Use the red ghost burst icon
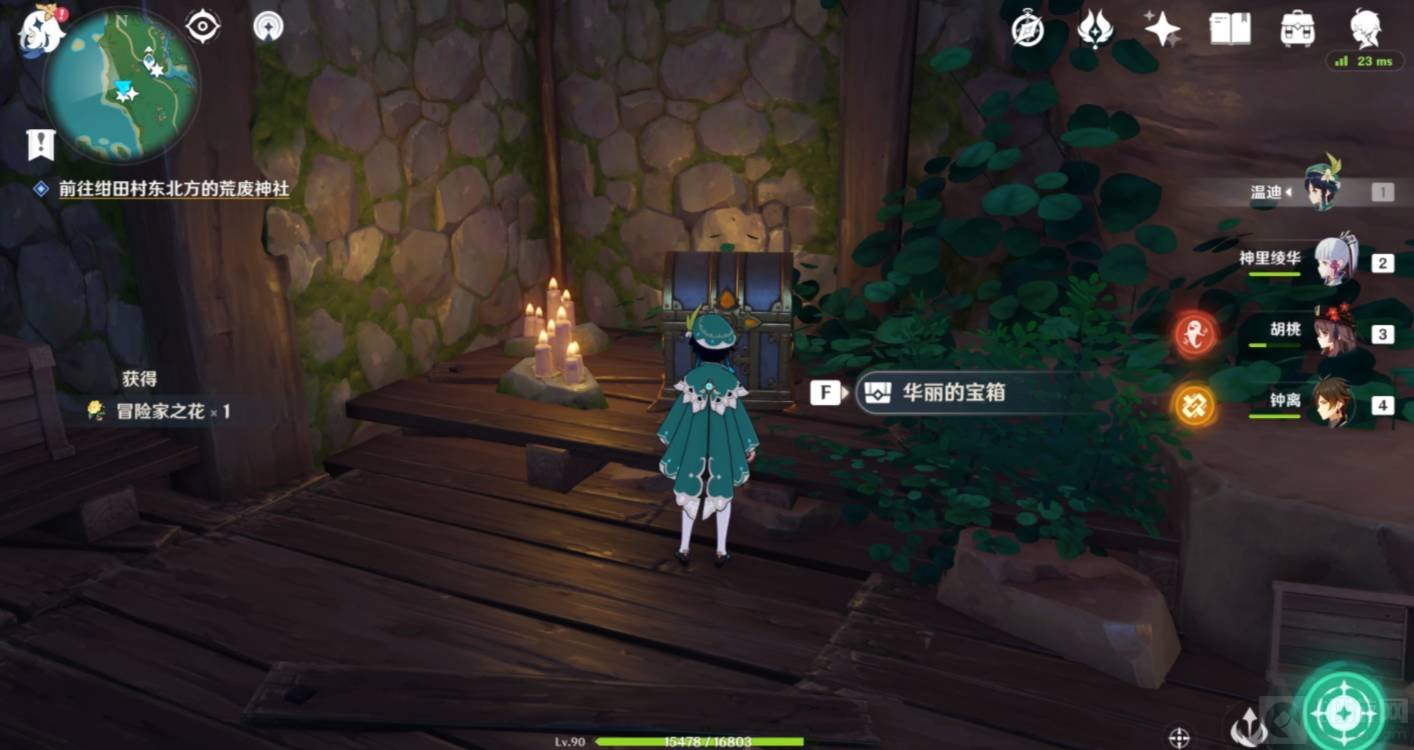 [x=1195, y=334]
